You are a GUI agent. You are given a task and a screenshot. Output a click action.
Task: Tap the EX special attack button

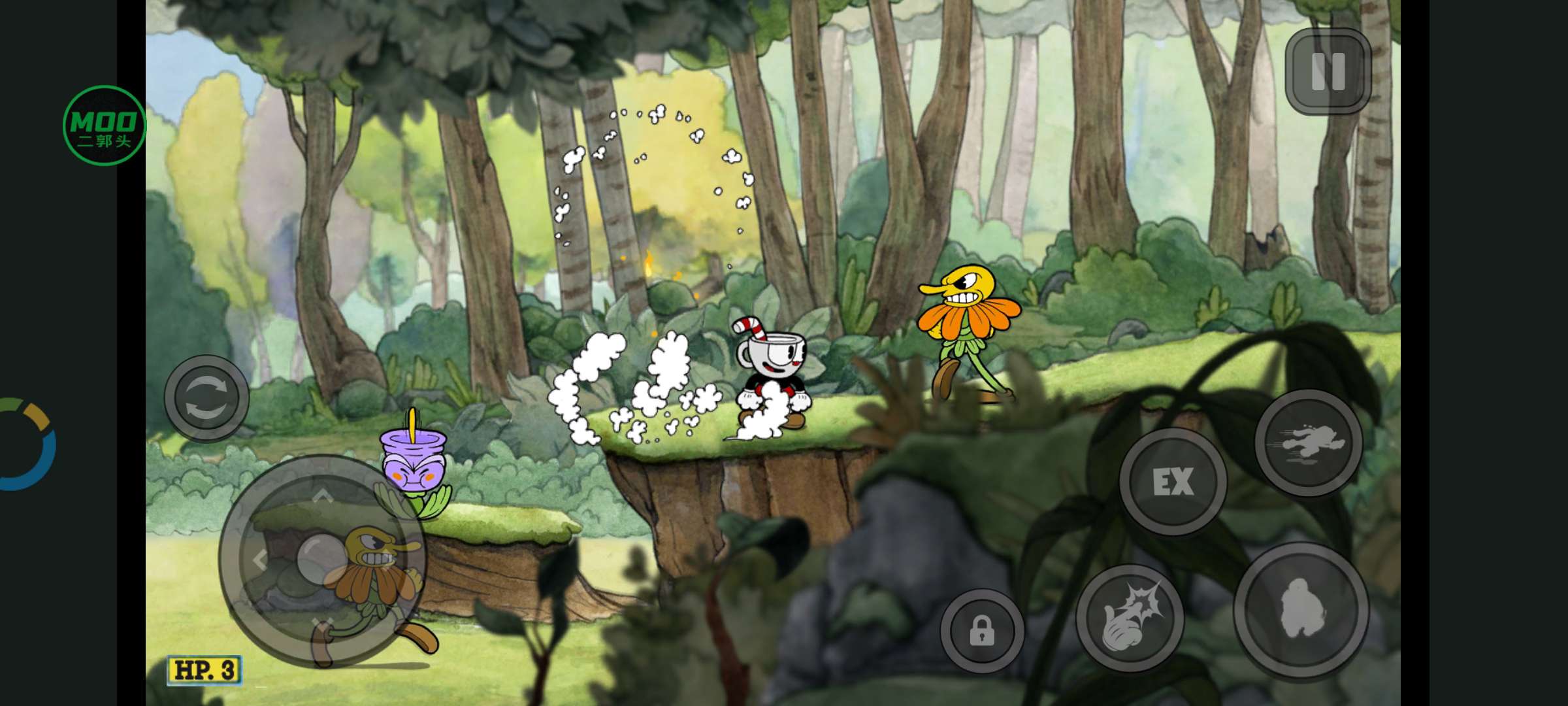point(1173,482)
